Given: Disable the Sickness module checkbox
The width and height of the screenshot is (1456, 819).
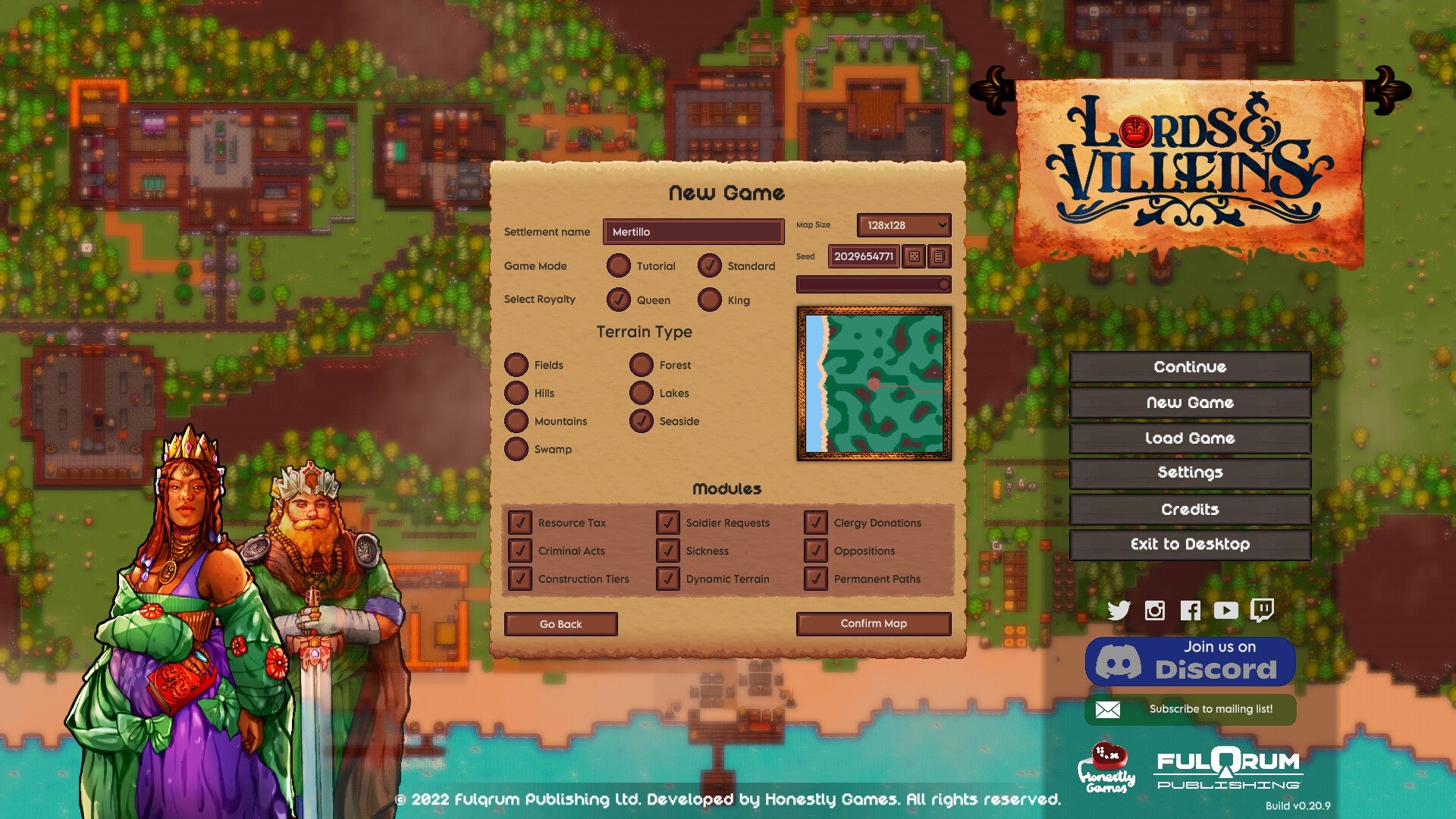Looking at the screenshot, I should coord(668,551).
